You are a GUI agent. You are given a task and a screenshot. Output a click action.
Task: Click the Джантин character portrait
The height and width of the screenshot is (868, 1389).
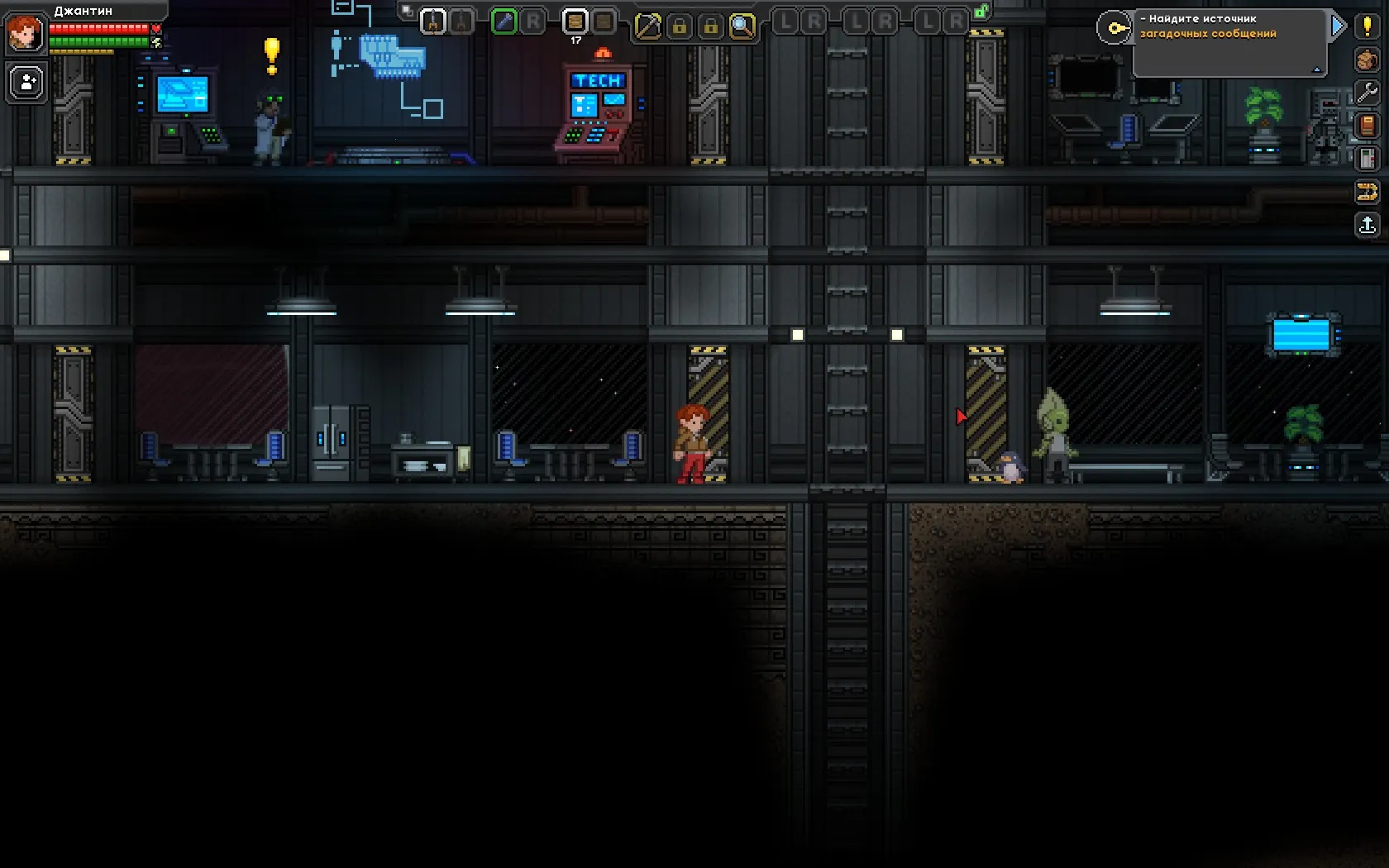point(25,33)
